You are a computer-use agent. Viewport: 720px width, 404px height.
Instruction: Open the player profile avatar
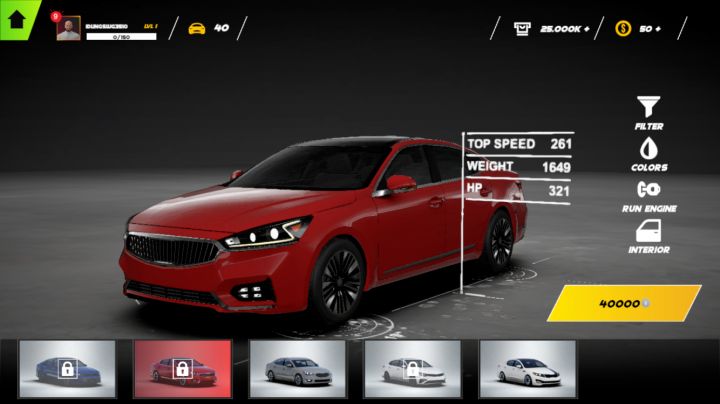pos(68,29)
